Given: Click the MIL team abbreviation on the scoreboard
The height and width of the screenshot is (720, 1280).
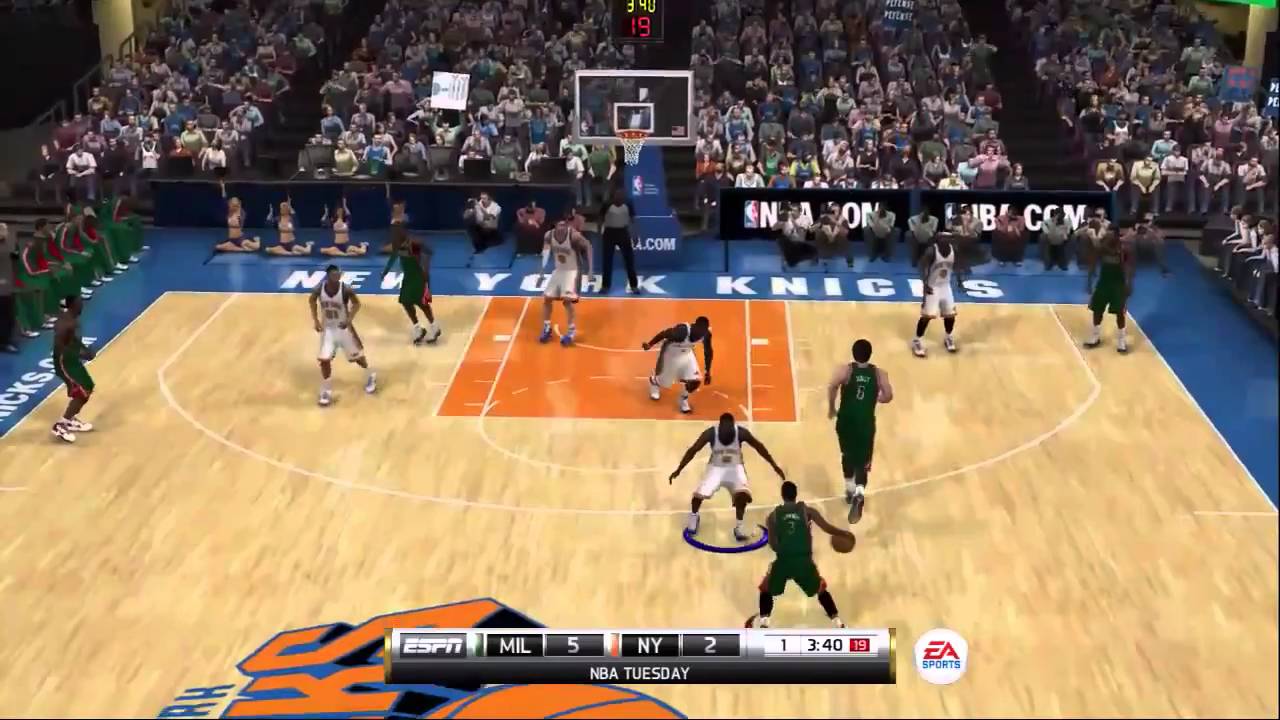Looking at the screenshot, I should pyautogui.click(x=513, y=645).
